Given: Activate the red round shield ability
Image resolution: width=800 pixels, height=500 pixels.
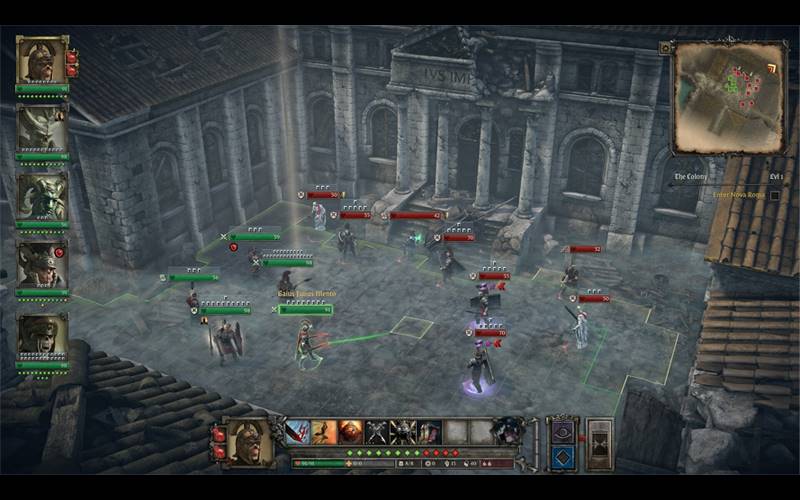Looking at the screenshot, I should click(350, 432).
